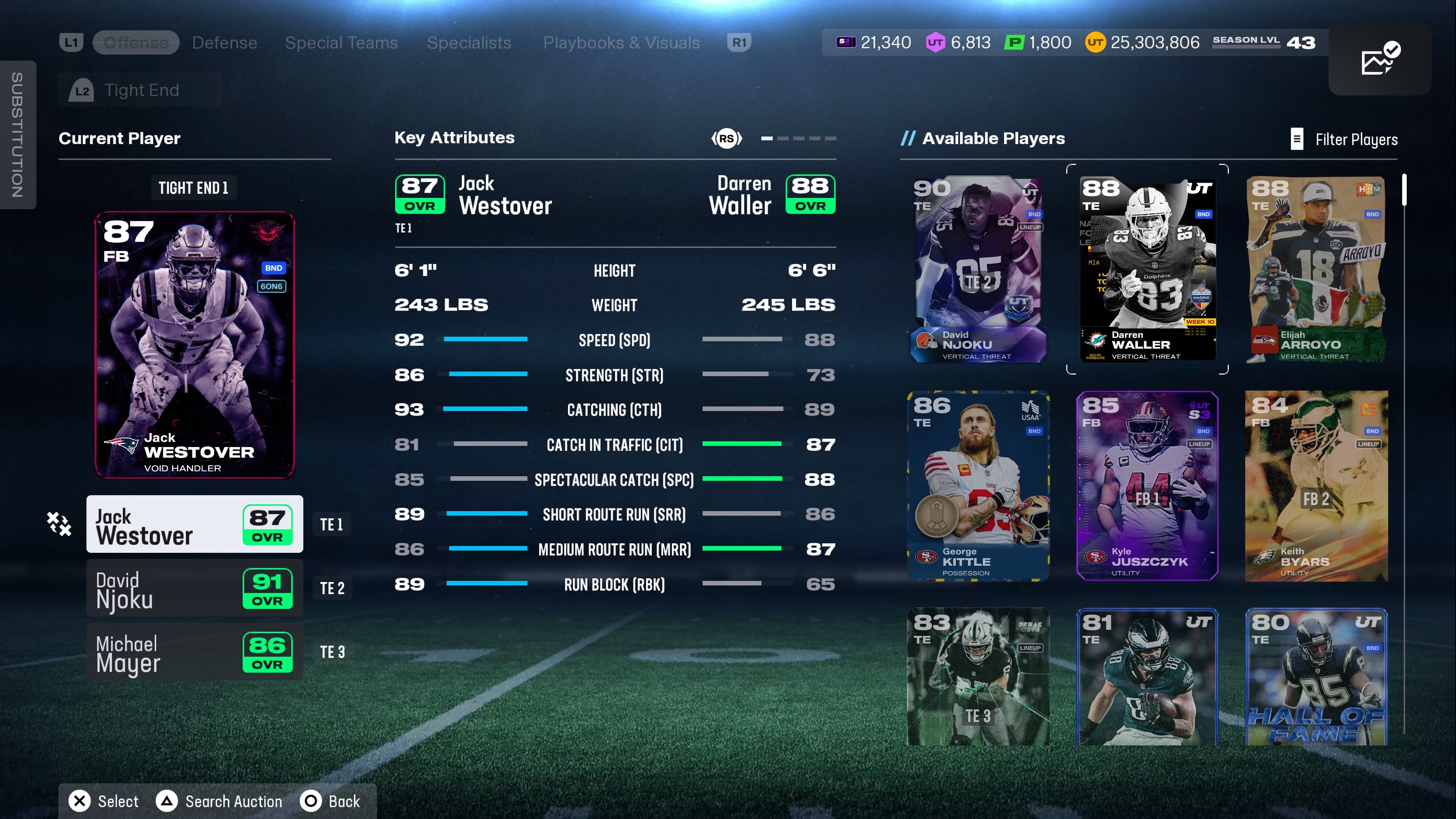Select the 90 OVR David Njoku card

[x=978, y=269]
